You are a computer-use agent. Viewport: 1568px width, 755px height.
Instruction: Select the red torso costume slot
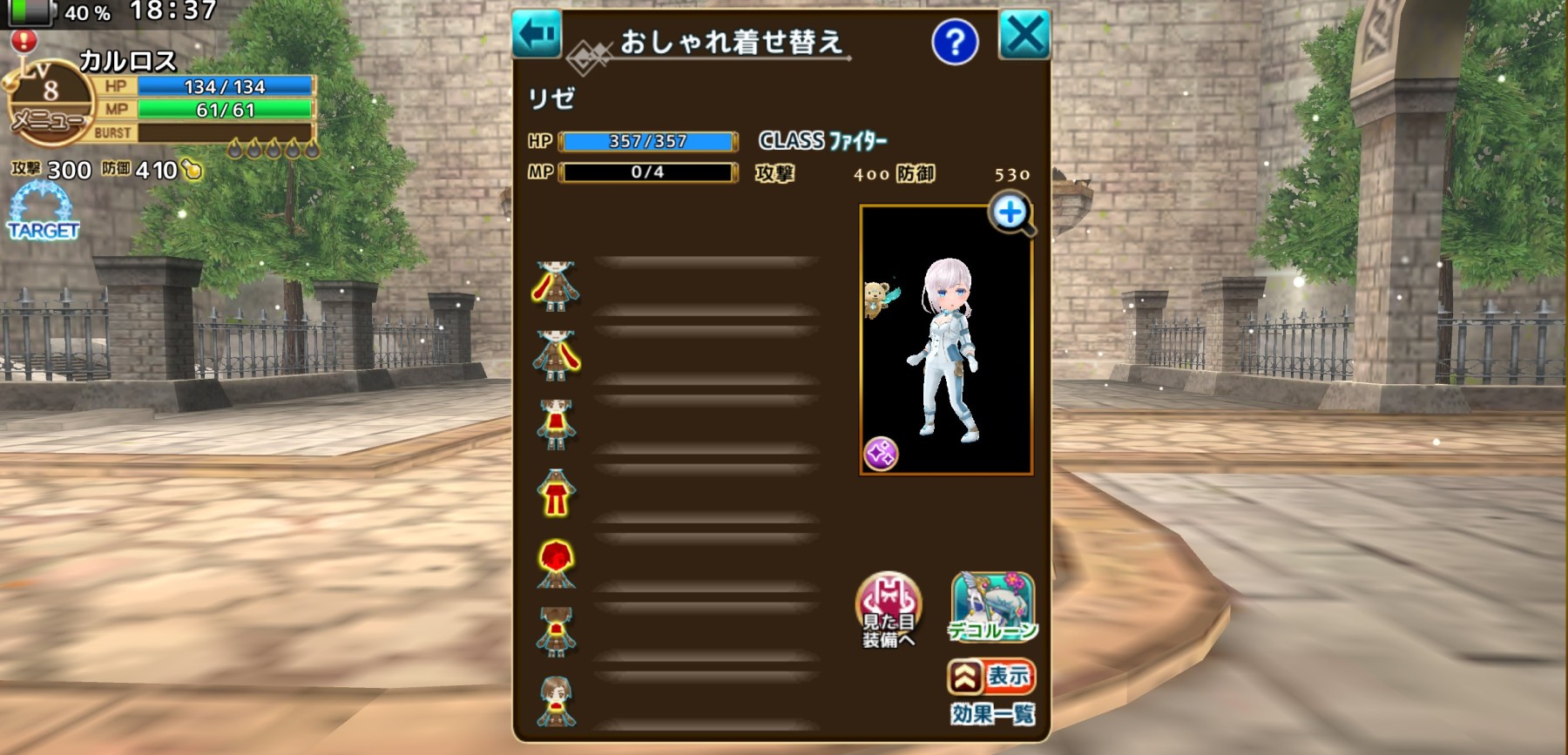pos(556,424)
